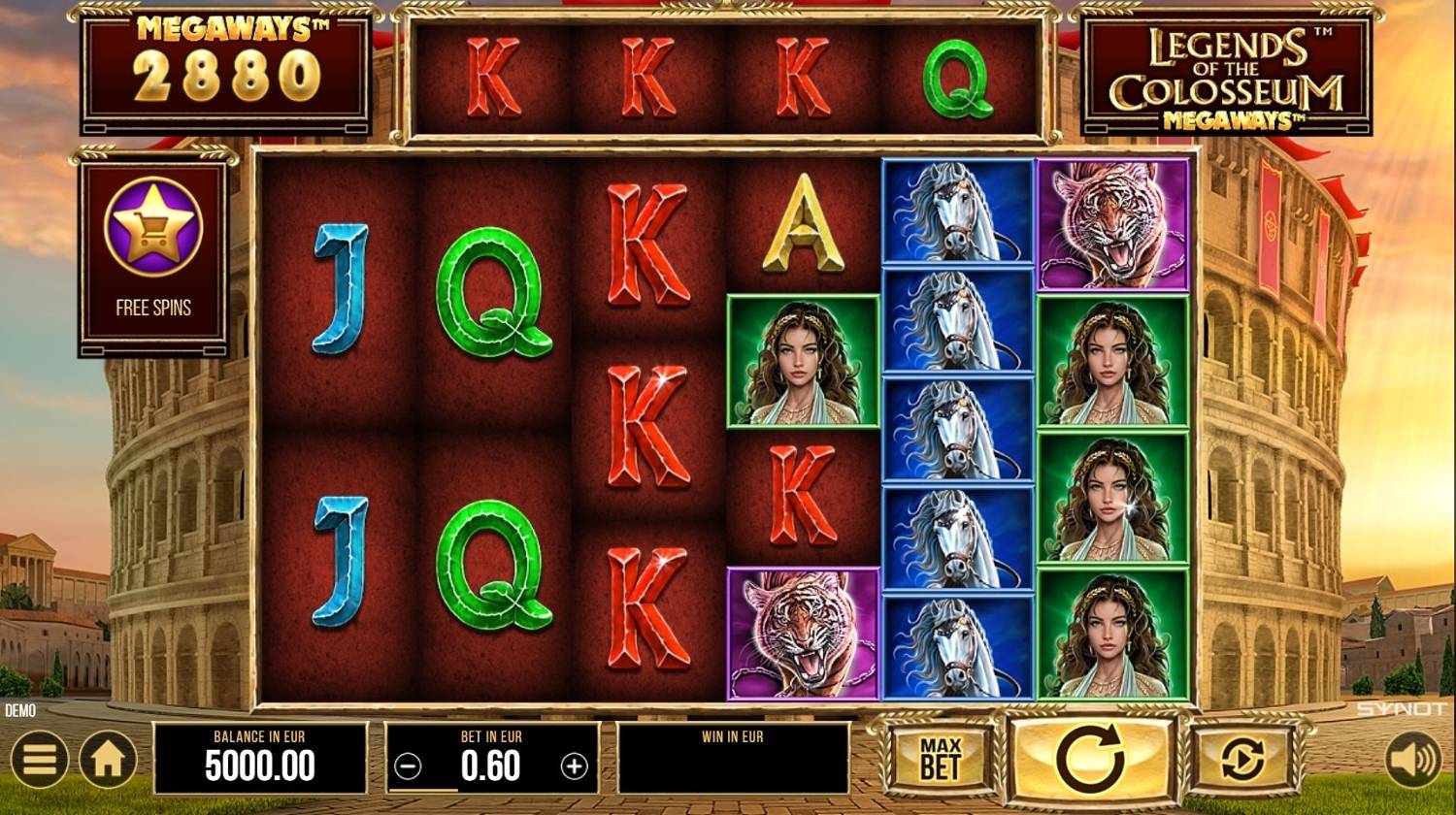Set the maximum bet with MAX BET

tap(939, 760)
